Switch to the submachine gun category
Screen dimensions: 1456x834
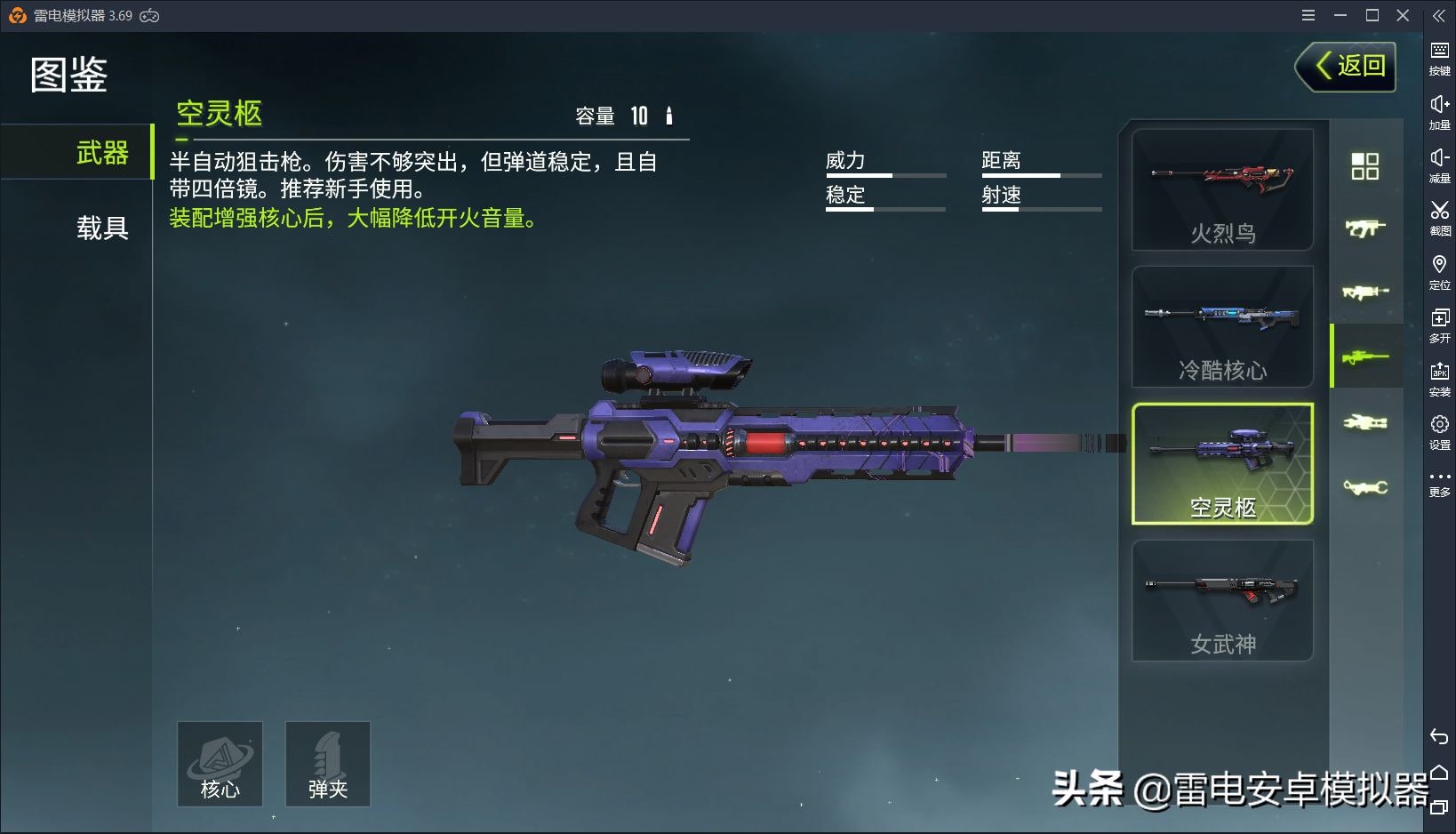coord(1364,229)
